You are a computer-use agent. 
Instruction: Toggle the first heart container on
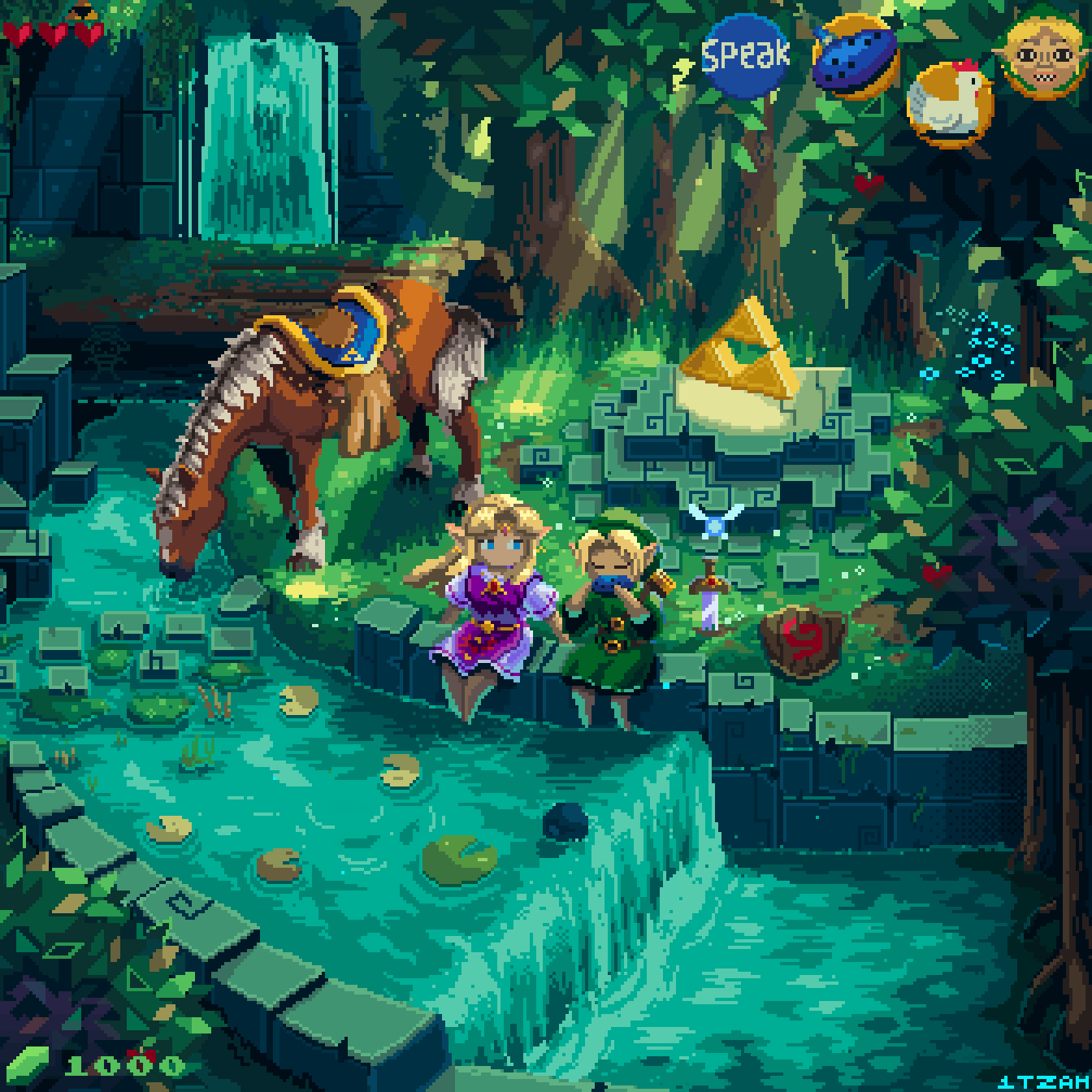(x=18, y=34)
